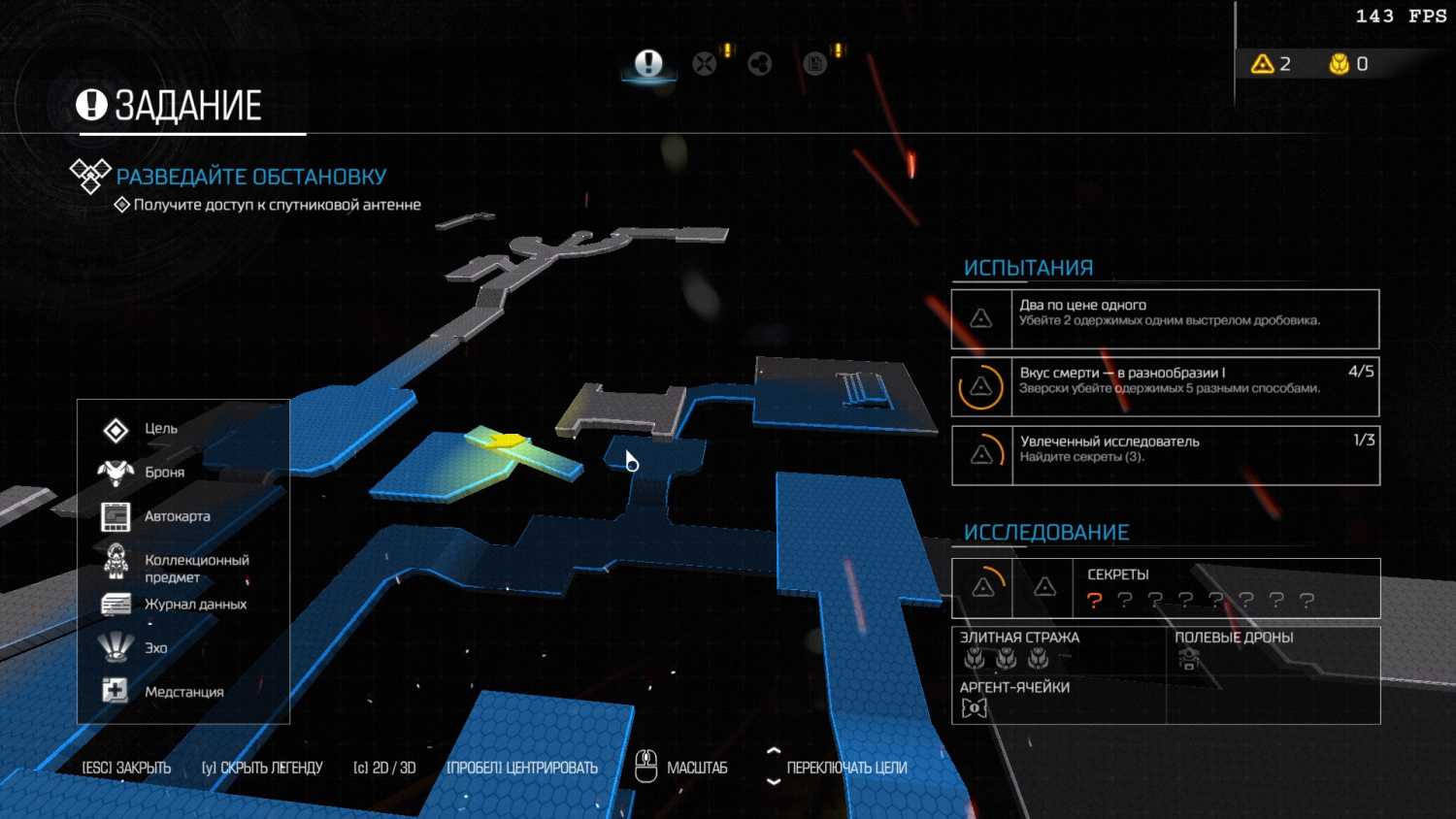
Task: Close the map with 'Закрыть'
Action: 126,768
